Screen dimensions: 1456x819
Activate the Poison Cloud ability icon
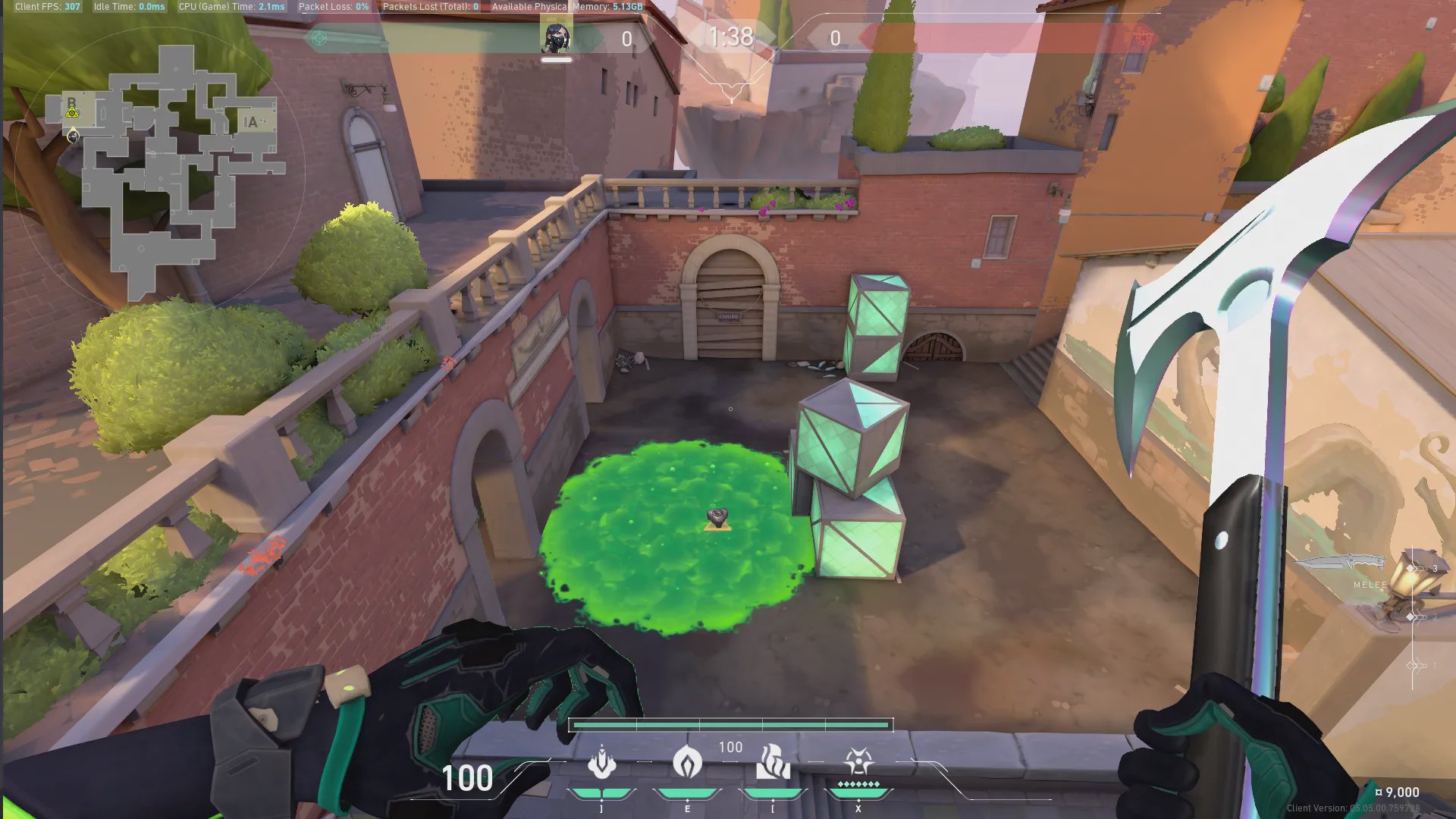click(687, 763)
